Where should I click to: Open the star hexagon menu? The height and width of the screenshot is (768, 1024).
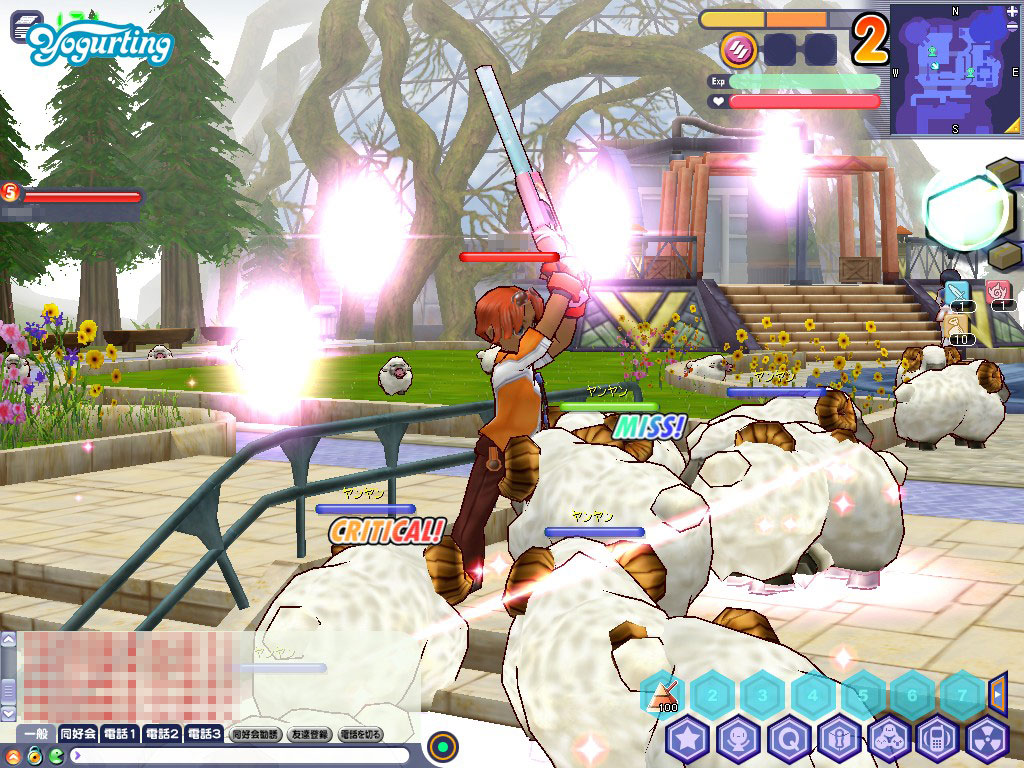[x=688, y=740]
